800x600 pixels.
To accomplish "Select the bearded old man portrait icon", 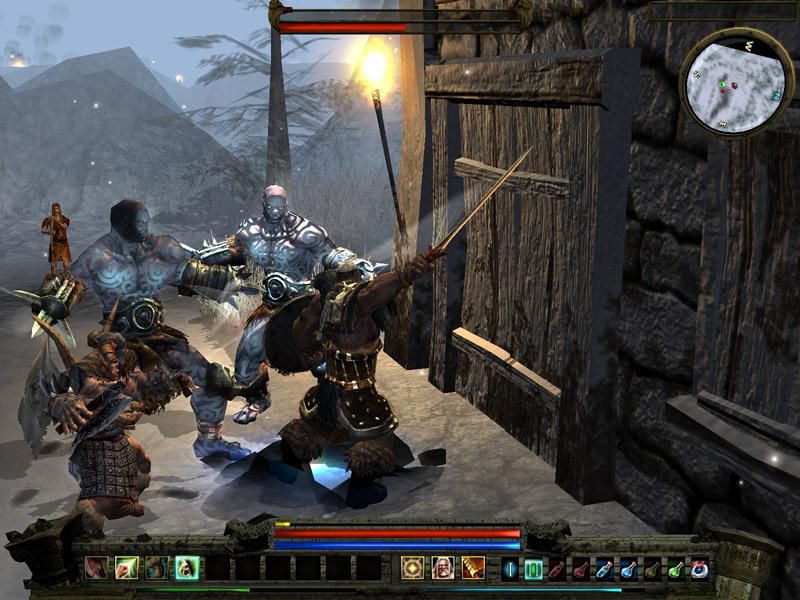I will (442, 568).
